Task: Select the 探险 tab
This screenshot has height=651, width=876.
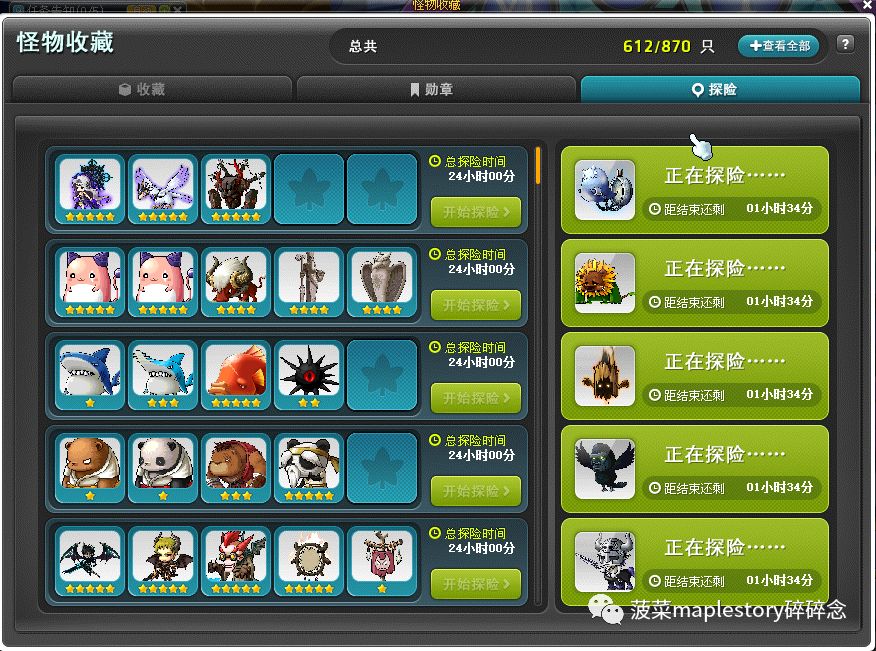Action: [x=720, y=90]
